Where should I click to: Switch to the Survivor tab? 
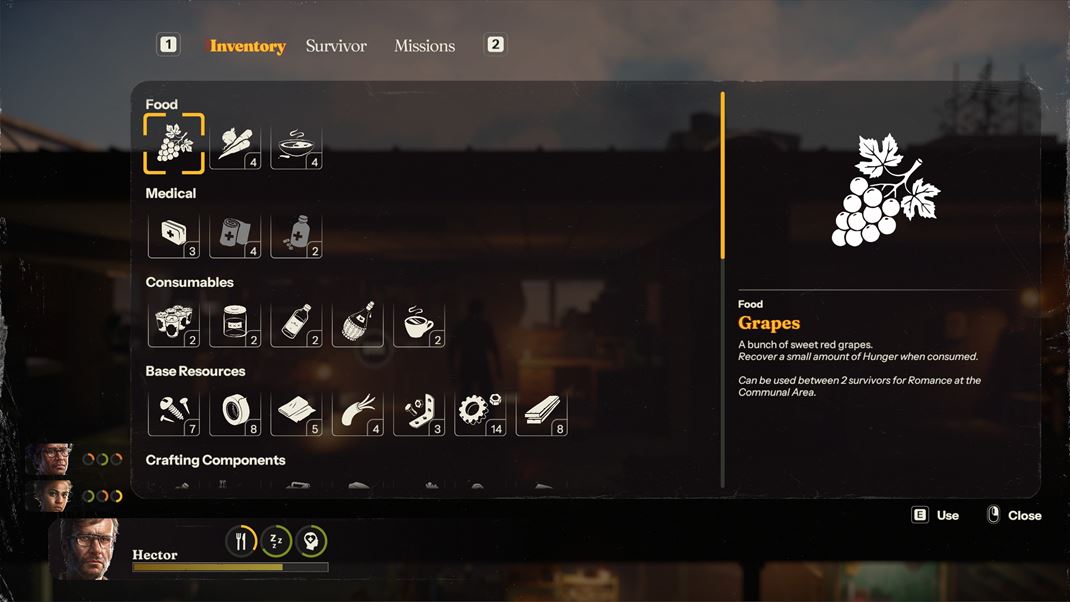[336, 46]
